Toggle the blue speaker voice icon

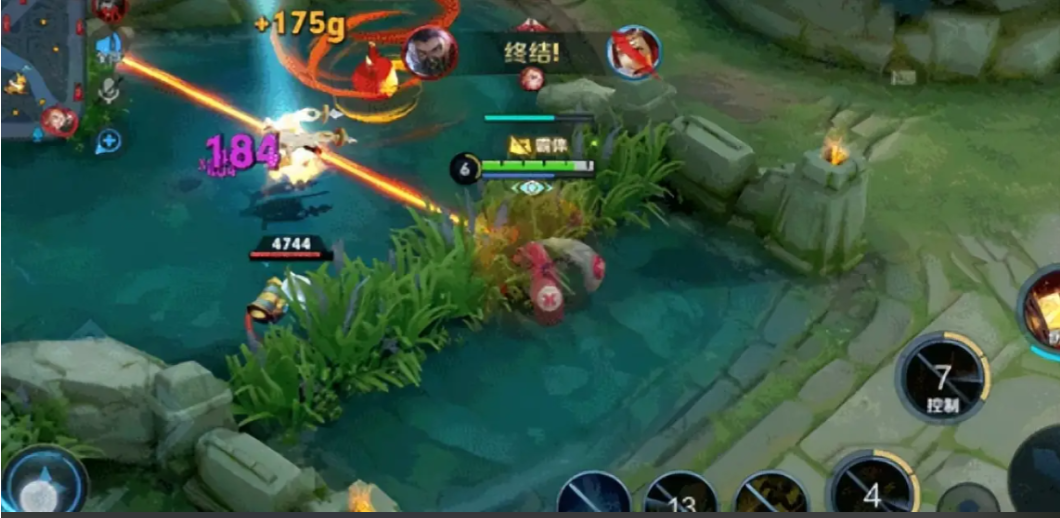click(x=109, y=45)
